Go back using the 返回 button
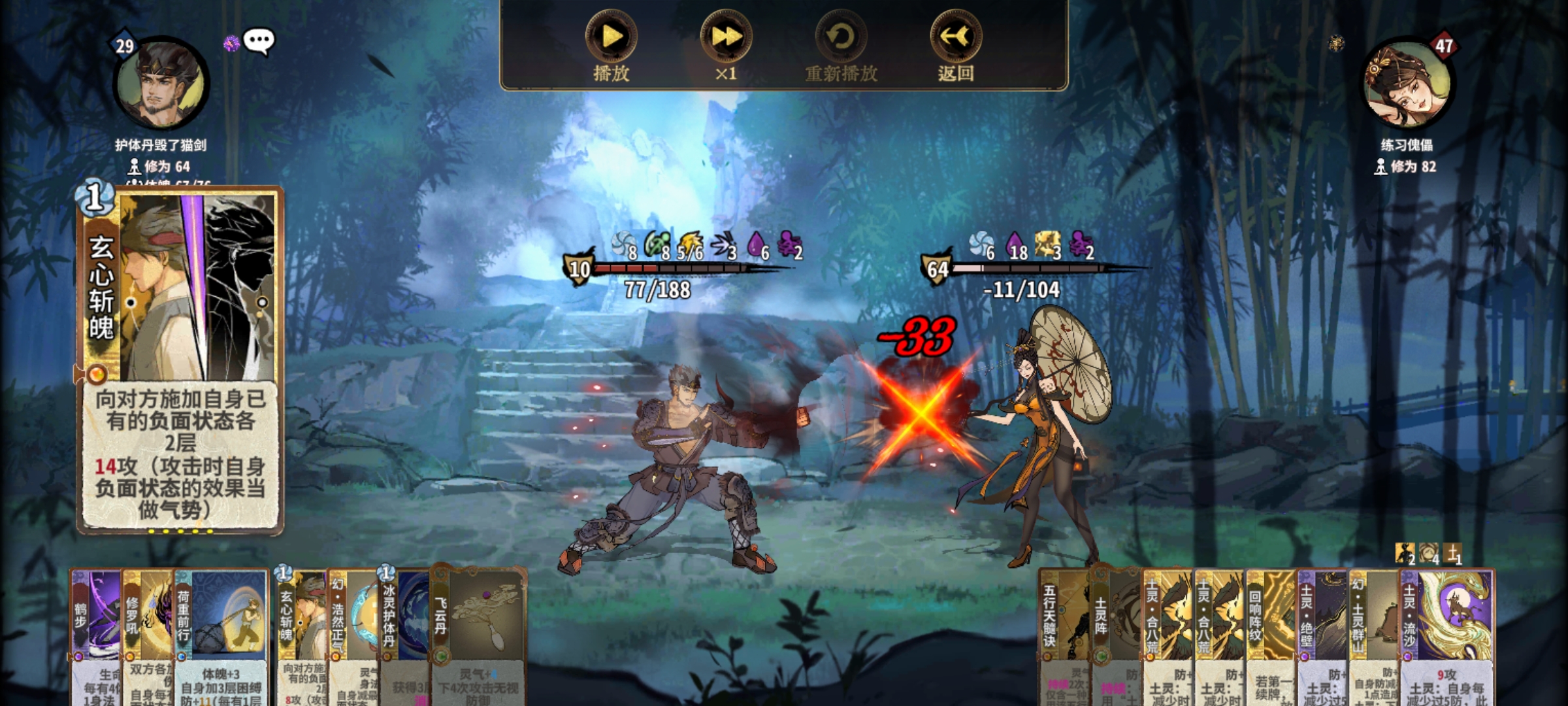Viewport: 1568px width, 706px height. click(956, 38)
